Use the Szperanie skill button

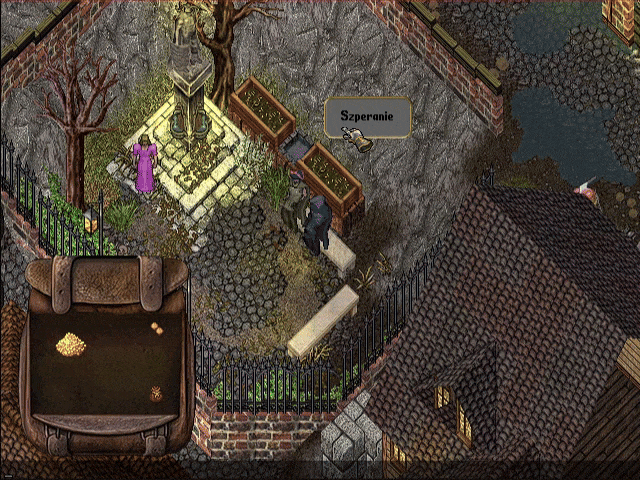(x=366, y=118)
